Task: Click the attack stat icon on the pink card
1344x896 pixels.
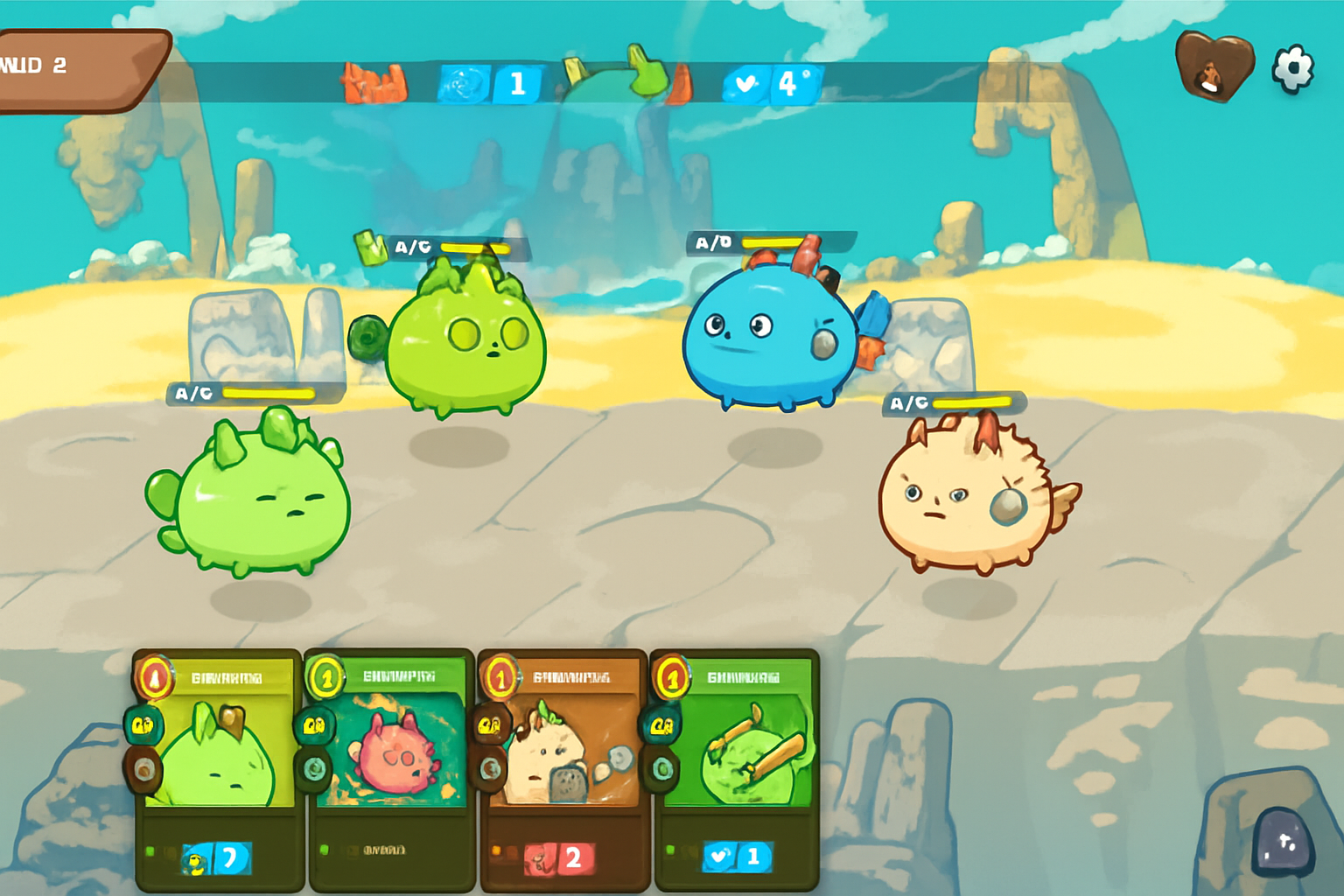Action: coord(316,725)
